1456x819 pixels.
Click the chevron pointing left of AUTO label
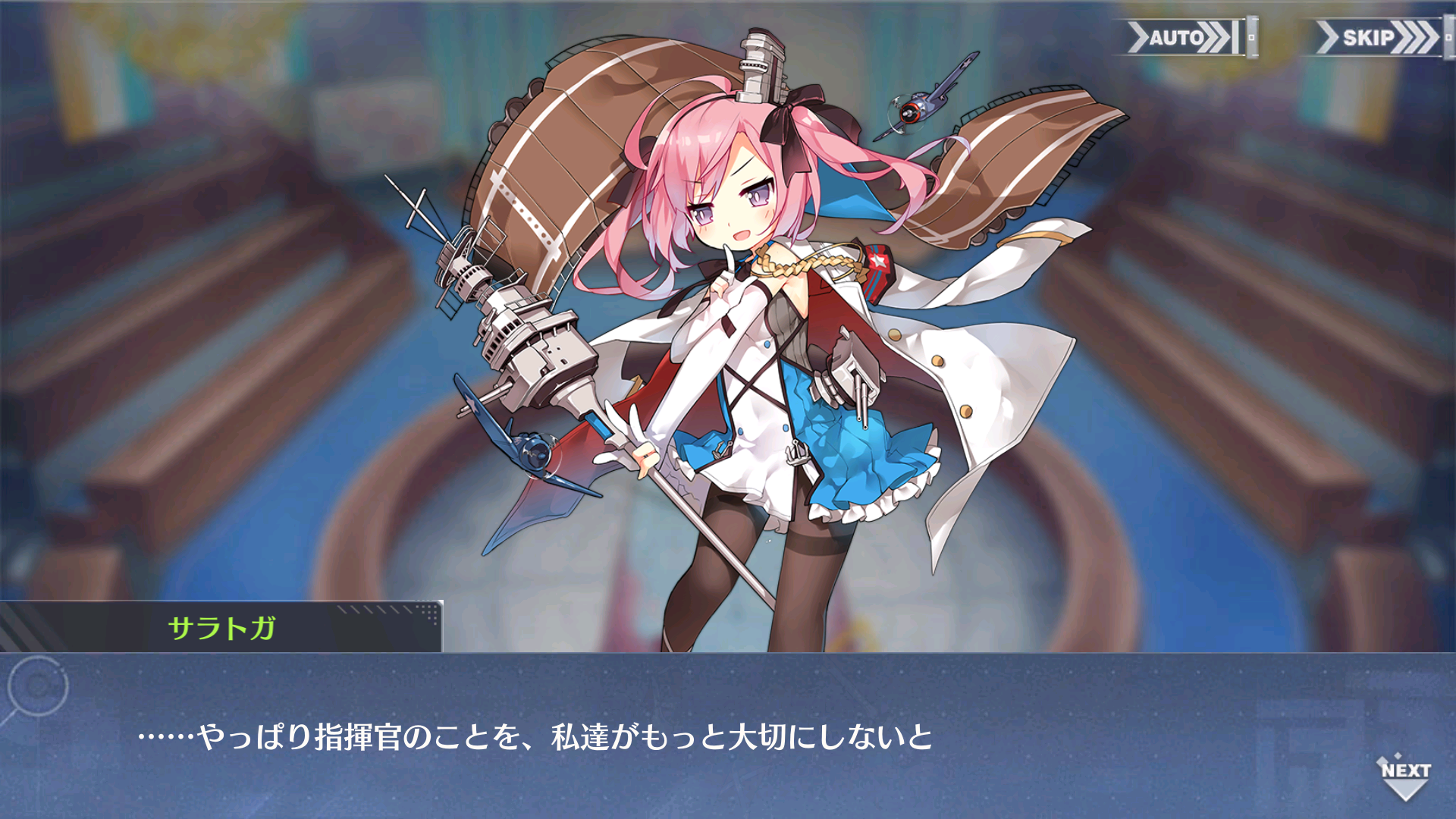point(1139,33)
